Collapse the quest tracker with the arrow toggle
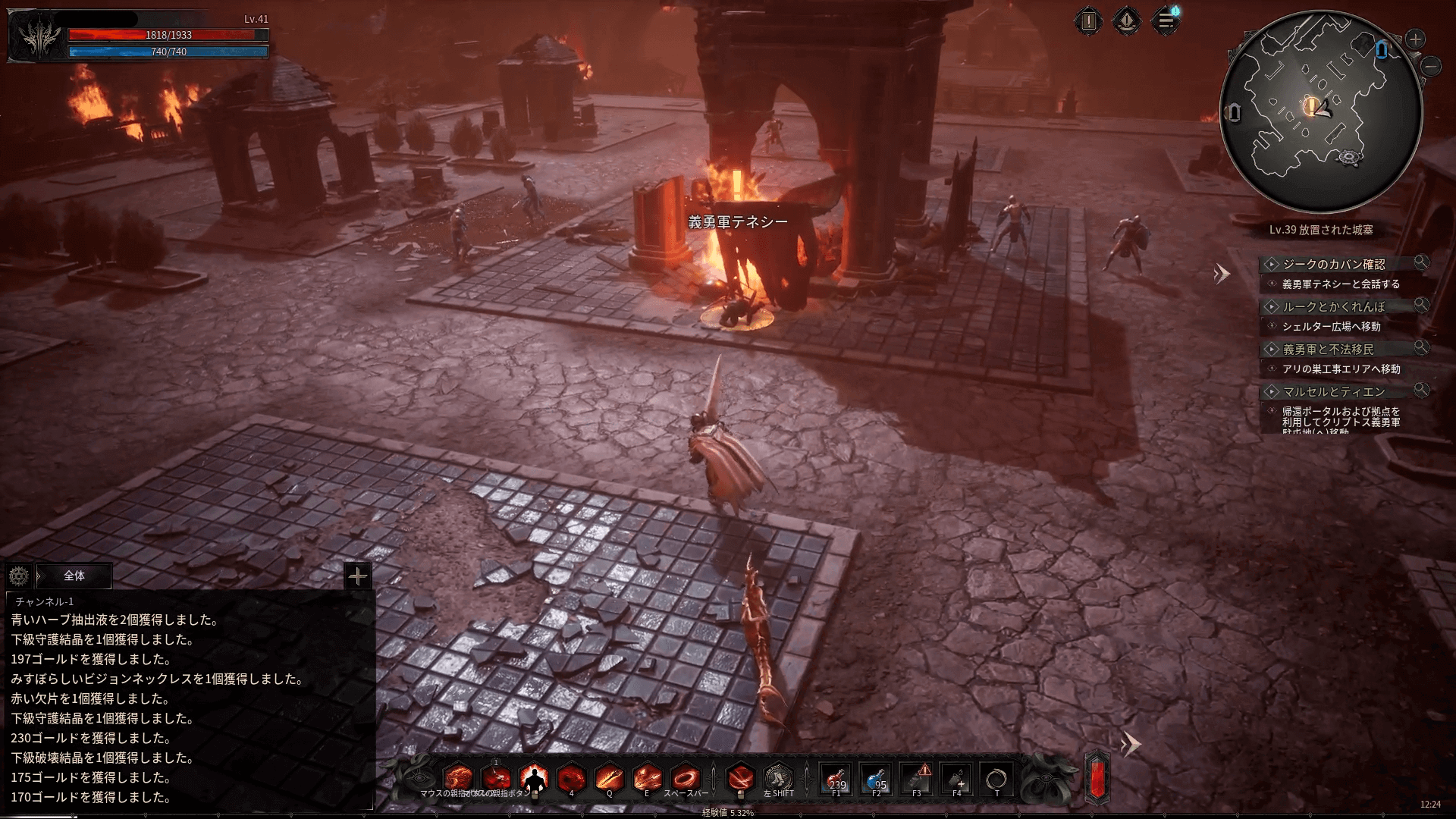 (x=1221, y=274)
